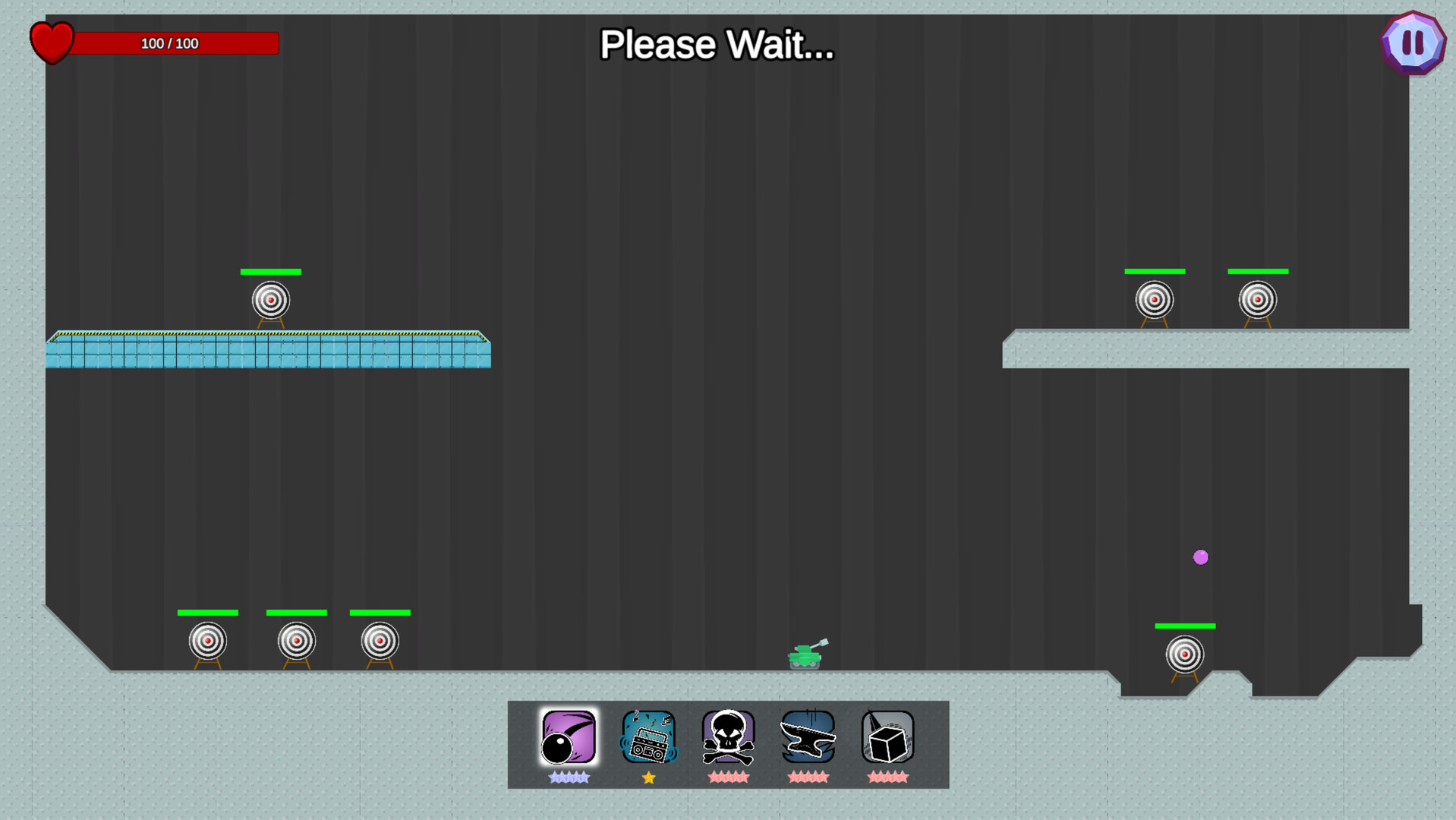Click the middle target of the bottom-left trio
This screenshot has height=820, width=1456.
click(296, 642)
